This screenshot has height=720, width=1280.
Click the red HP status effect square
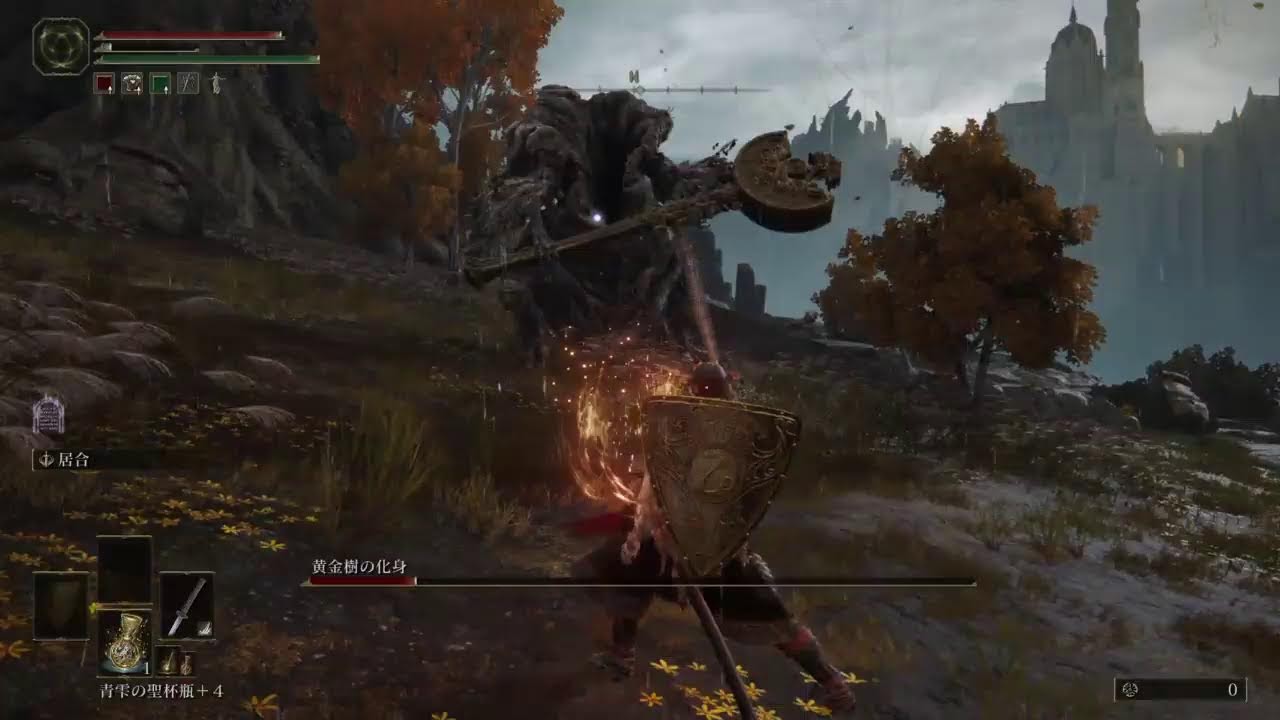tap(104, 82)
